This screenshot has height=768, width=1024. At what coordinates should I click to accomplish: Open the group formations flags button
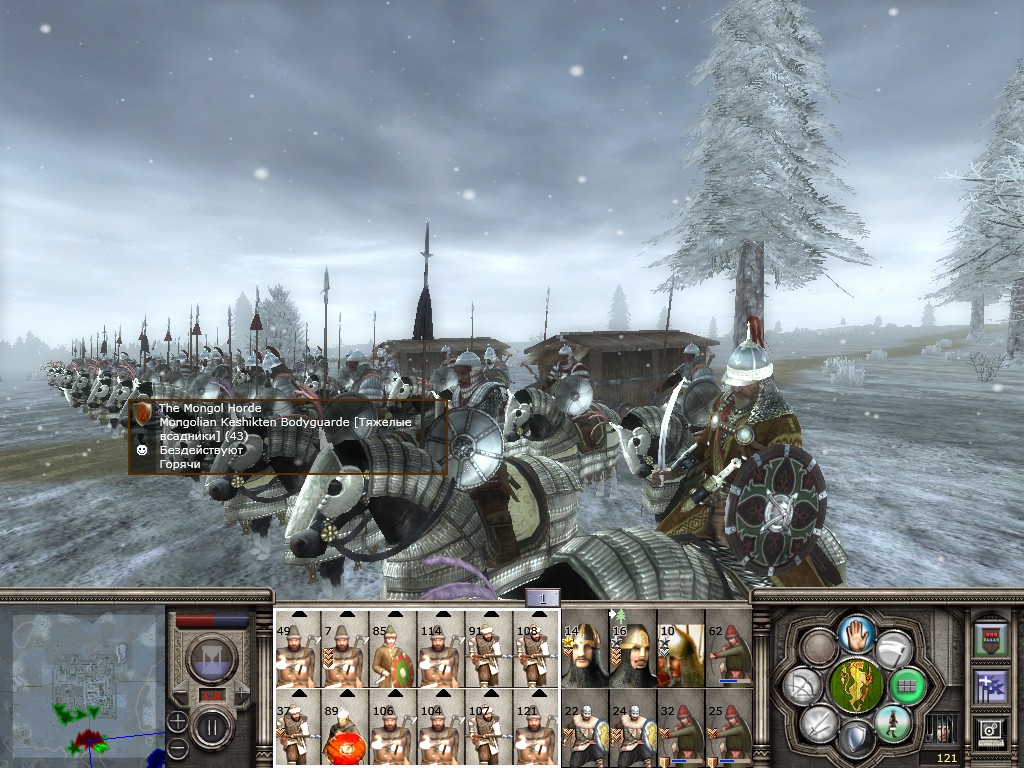click(991, 686)
